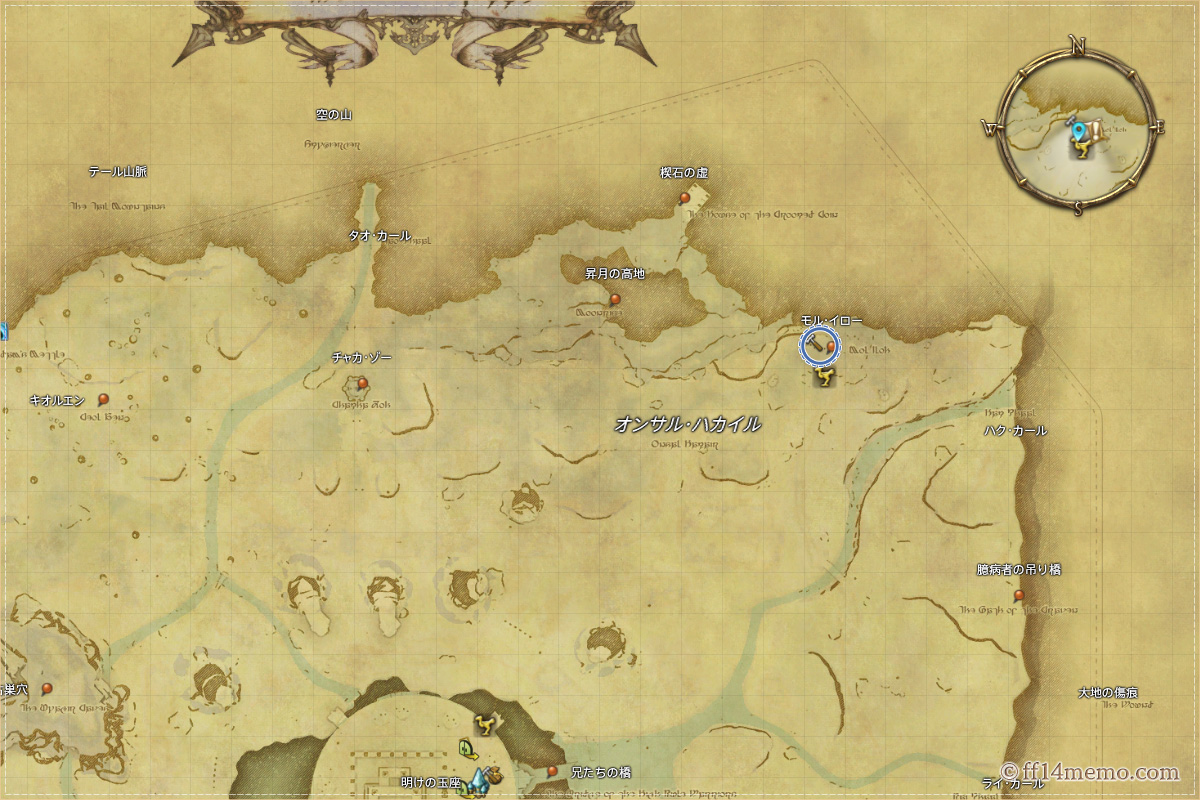Select the 楔石の虚 map marker

[685, 198]
